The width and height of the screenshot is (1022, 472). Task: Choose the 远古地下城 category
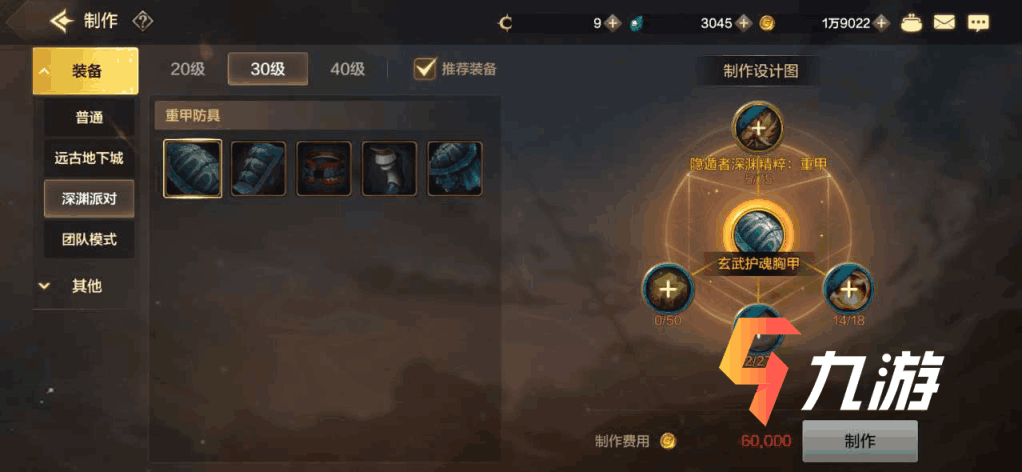(x=89, y=158)
